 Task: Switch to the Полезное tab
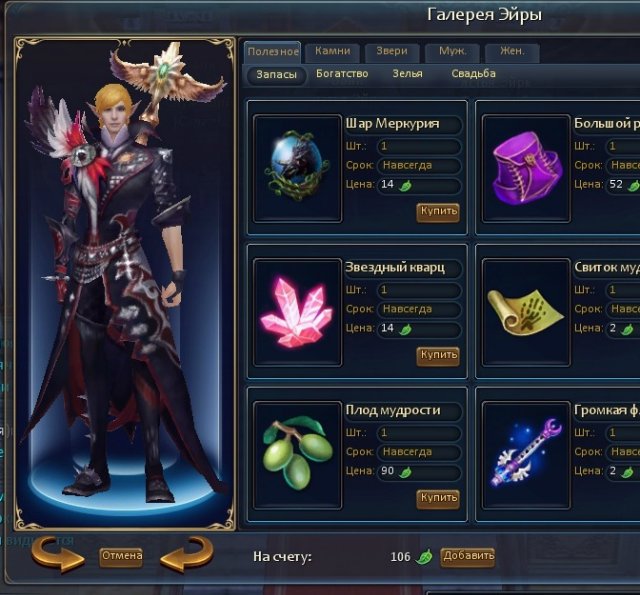(272, 51)
